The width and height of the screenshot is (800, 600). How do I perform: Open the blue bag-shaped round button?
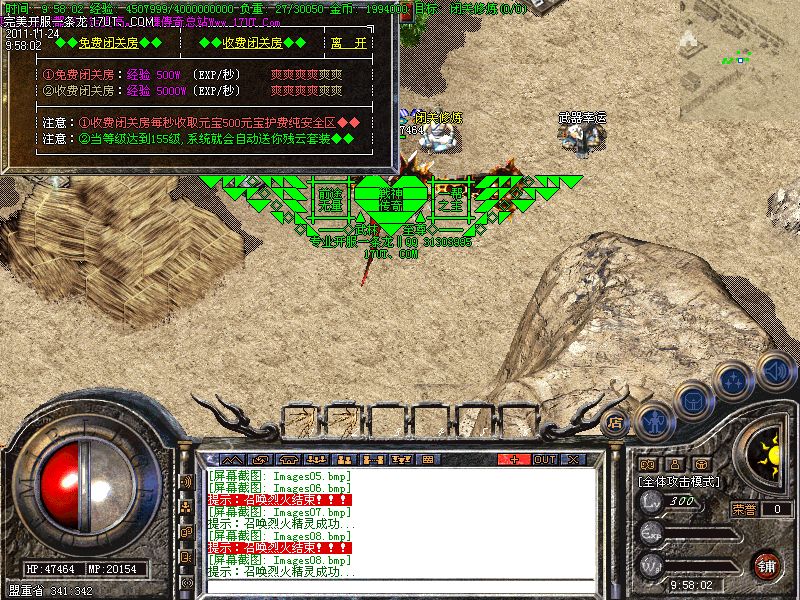[692, 400]
